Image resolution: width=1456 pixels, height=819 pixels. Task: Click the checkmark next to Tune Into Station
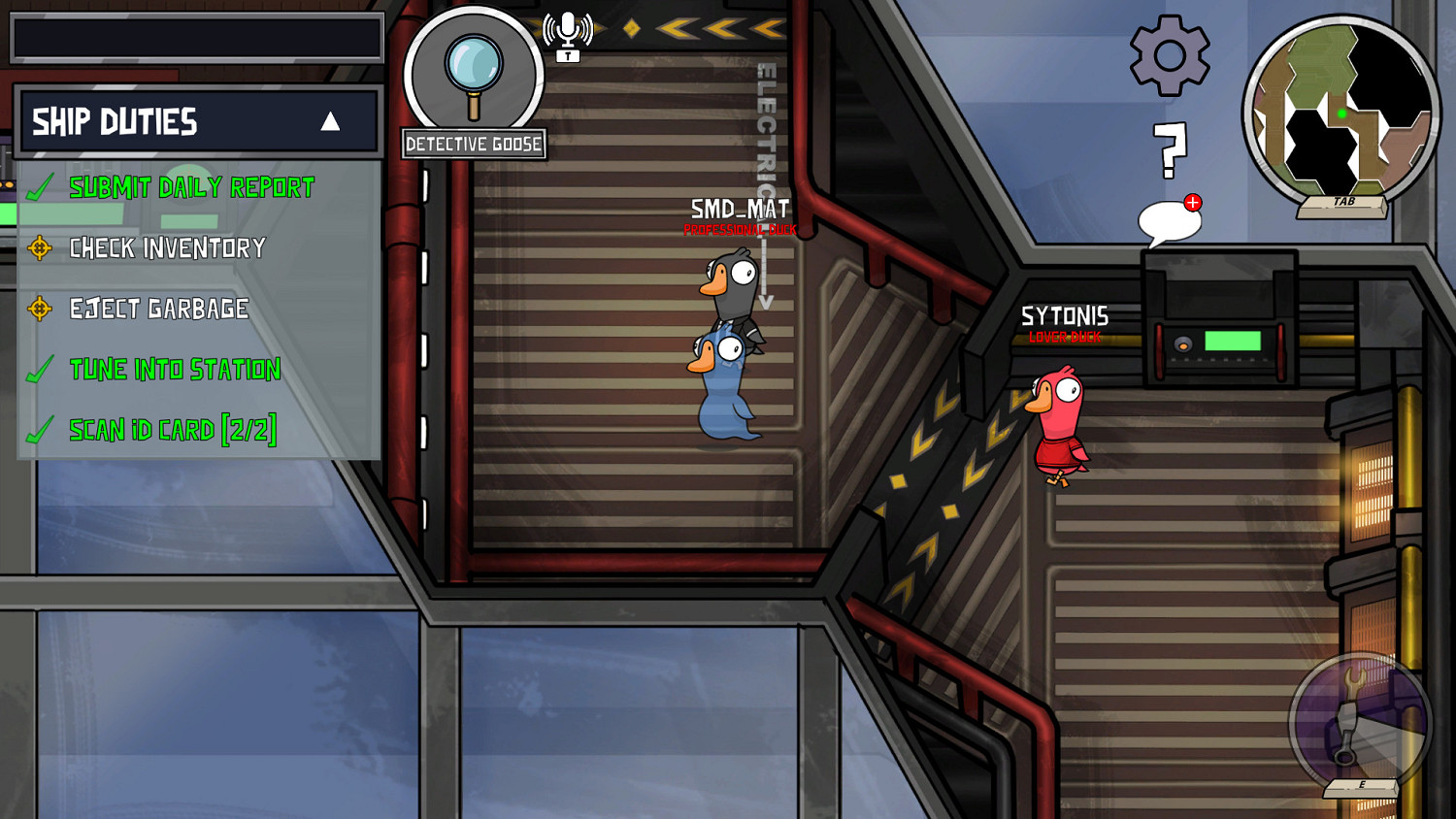(x=40, y=370)
